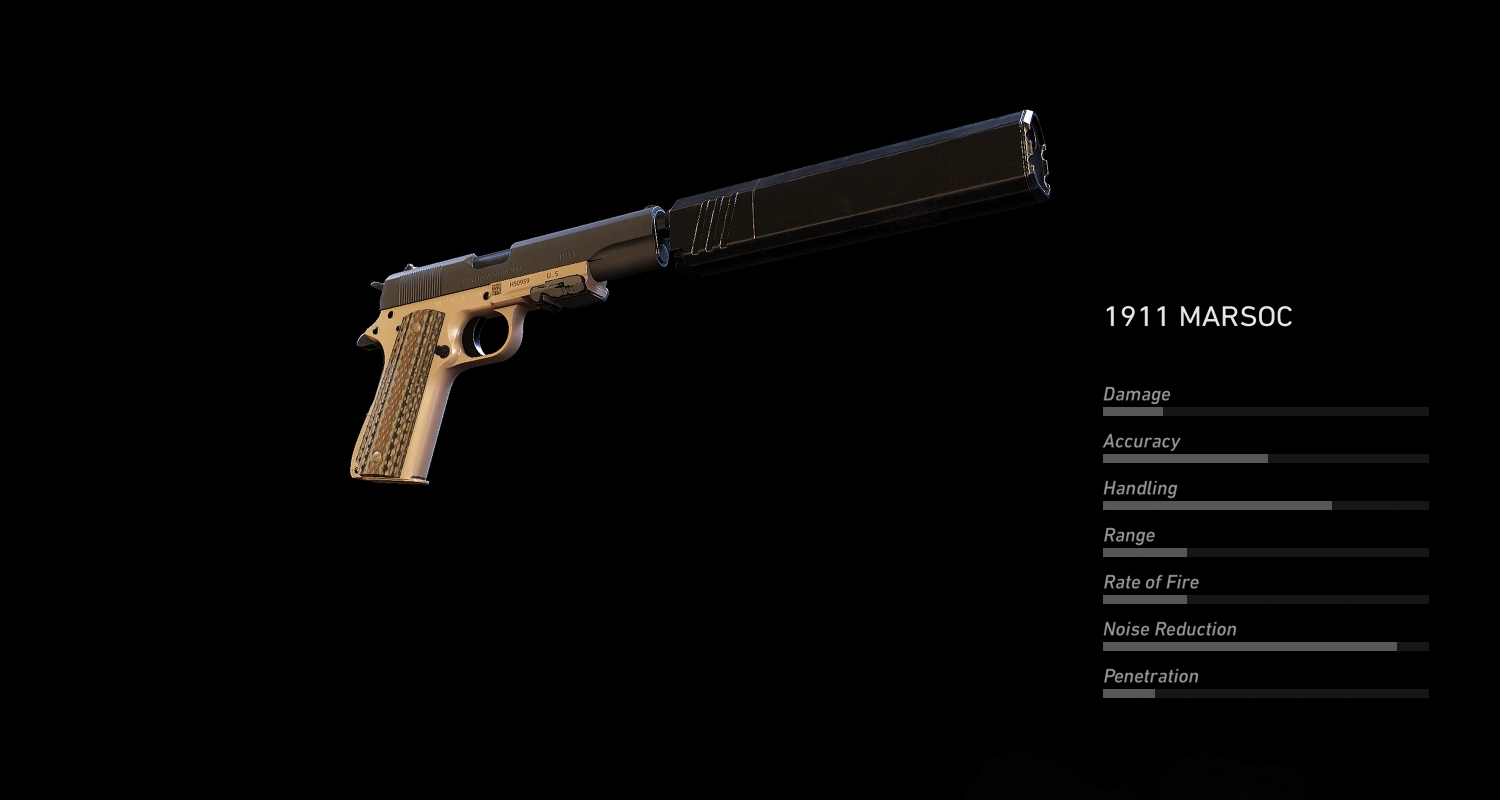
Task: Click the Handling progress bar
Action: (1265, 505)
